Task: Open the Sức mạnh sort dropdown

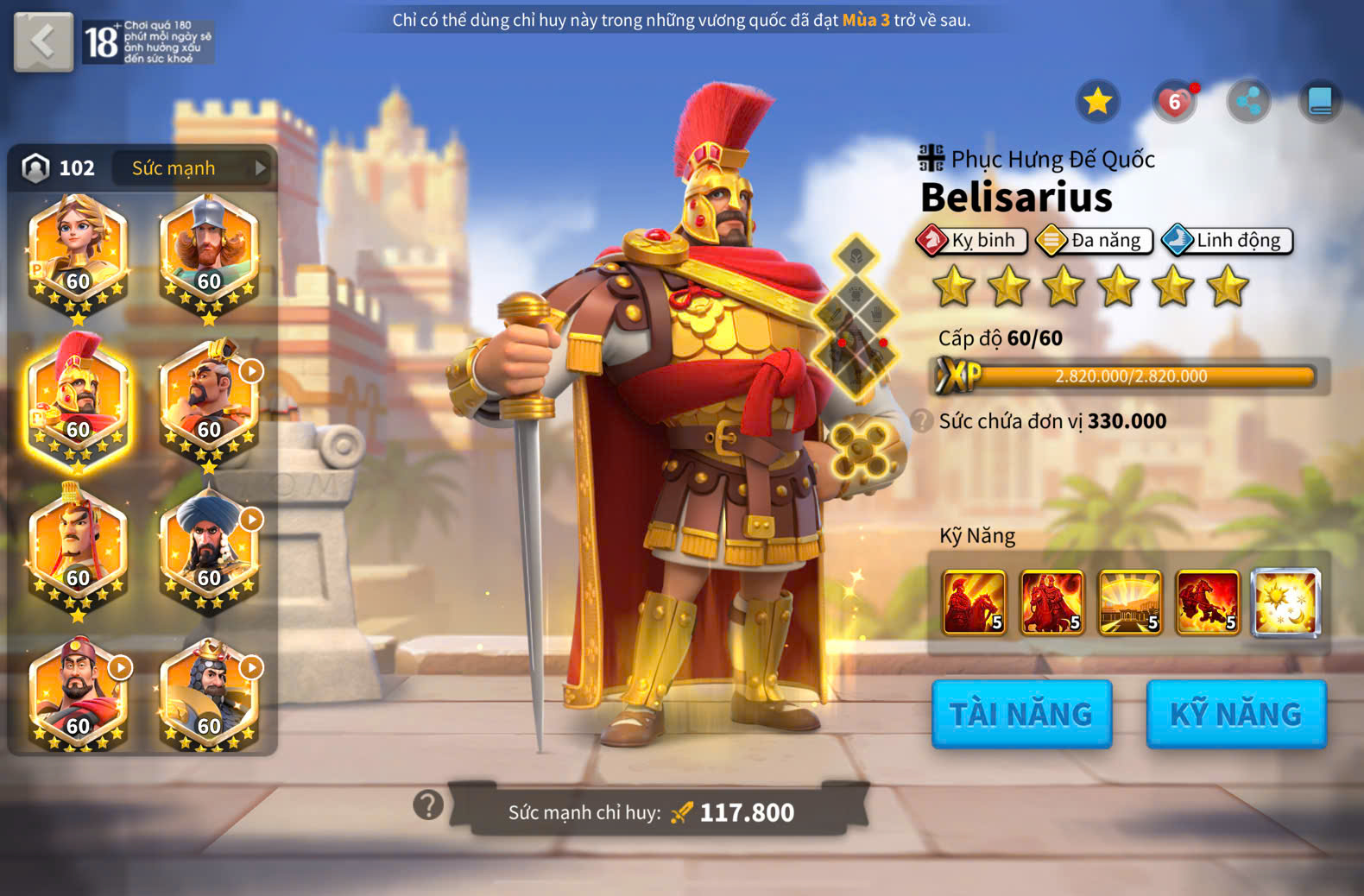Action: point(193,168)
